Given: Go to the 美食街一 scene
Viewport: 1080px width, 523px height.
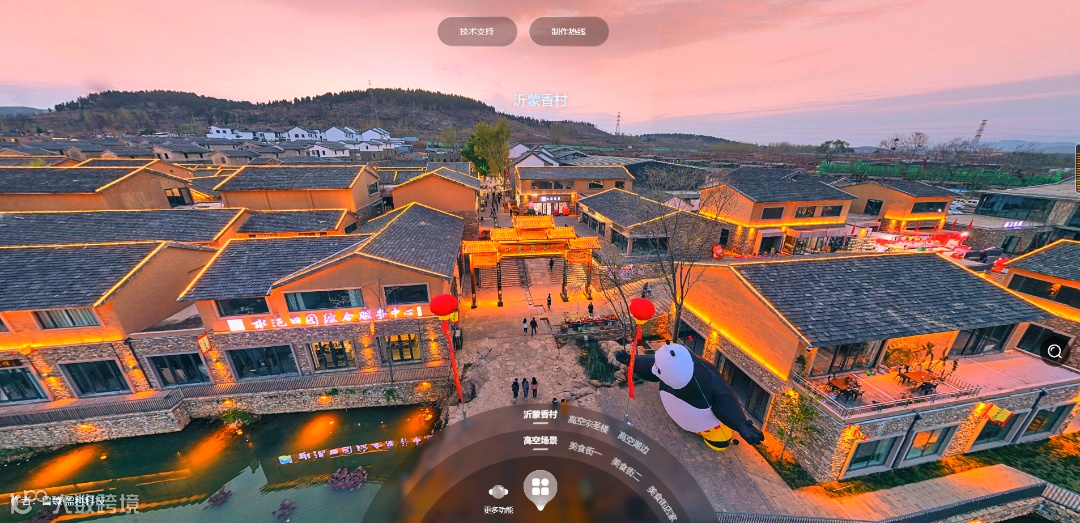Looking at the screenshot, I should [585, 450].
